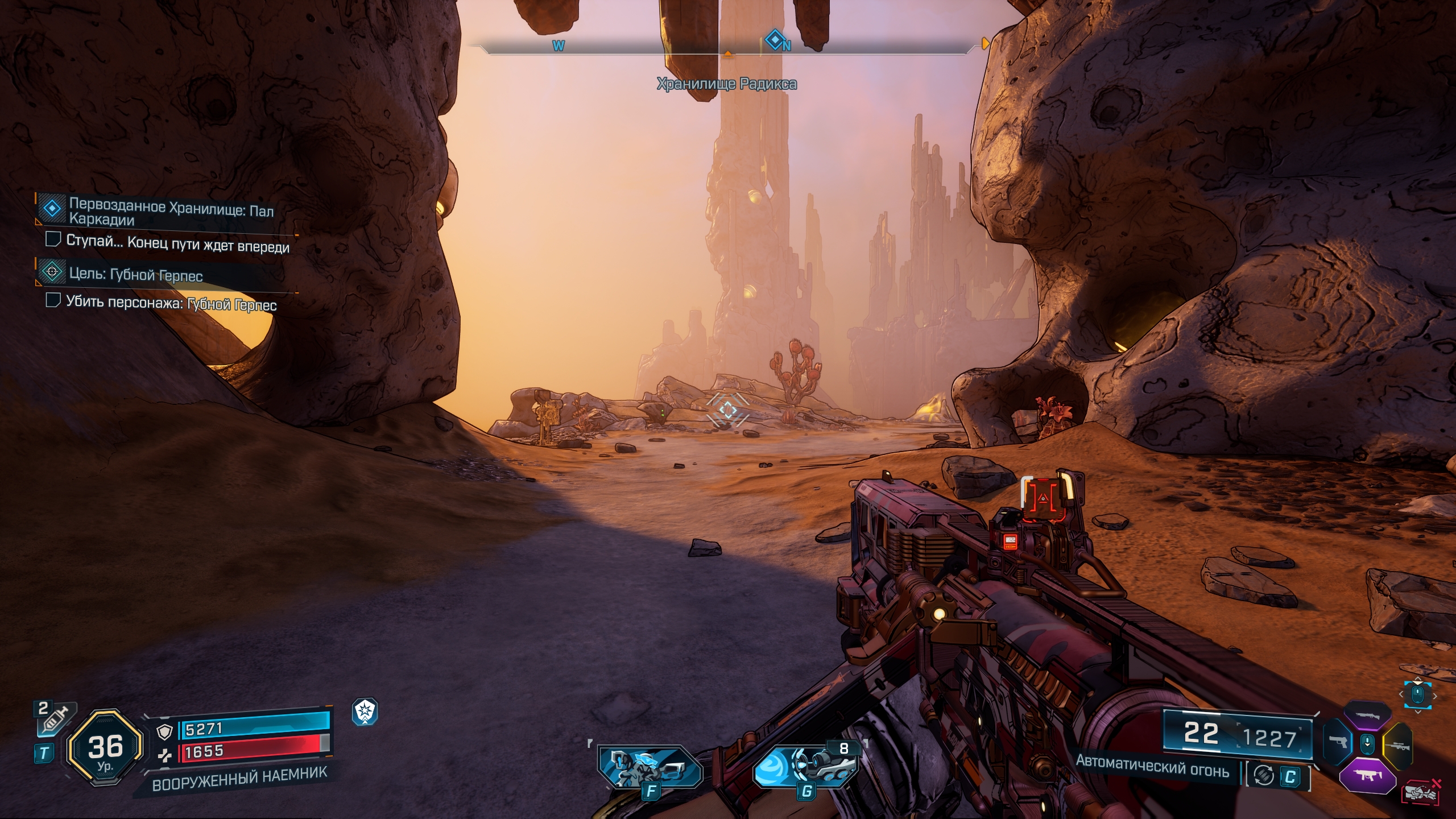Click the Ступай... Конец пути objective checkbox
The image size is (1456, 819).
(53, 239)
